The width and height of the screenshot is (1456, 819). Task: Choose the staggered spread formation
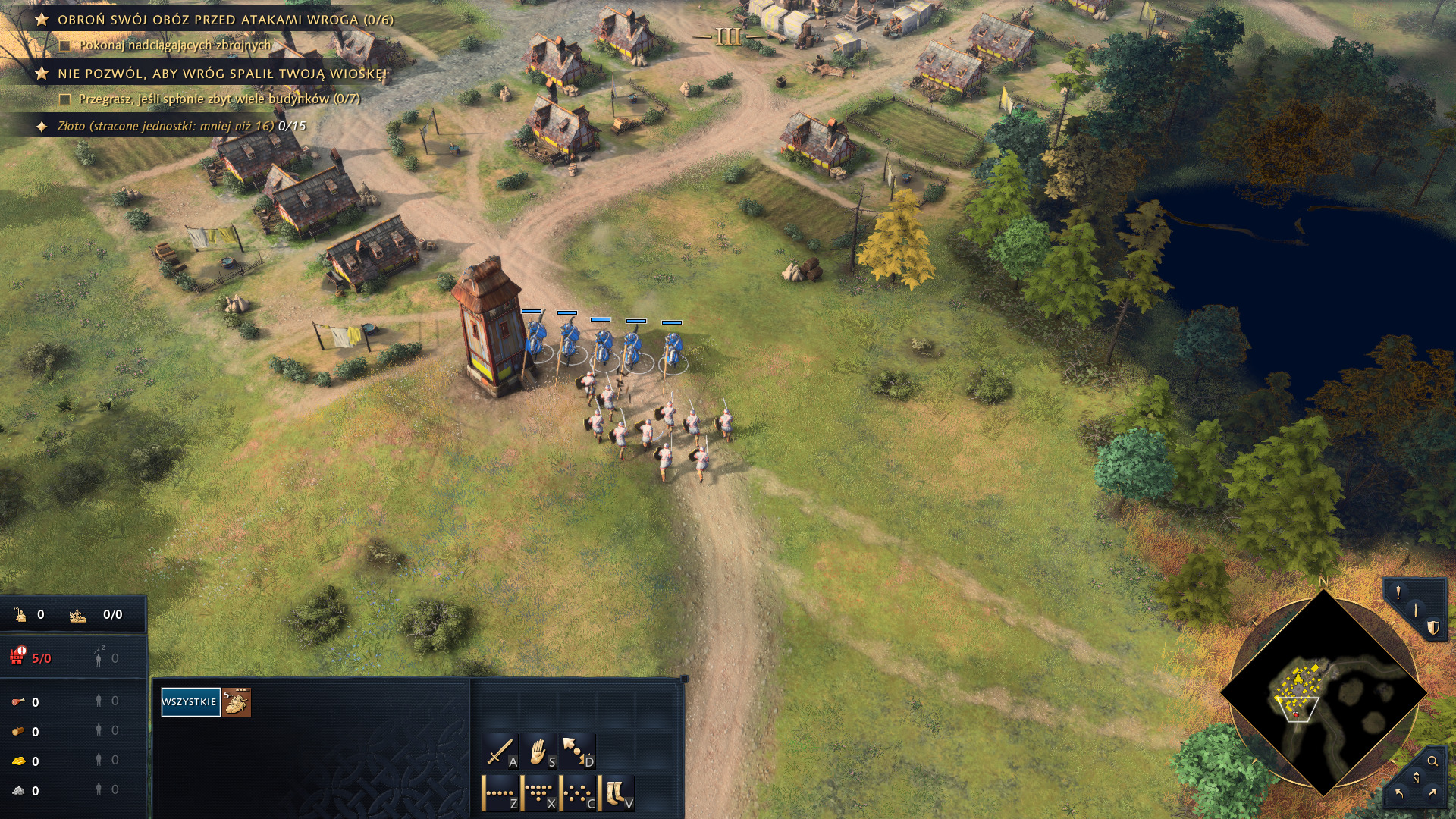(x=578, y=792)
